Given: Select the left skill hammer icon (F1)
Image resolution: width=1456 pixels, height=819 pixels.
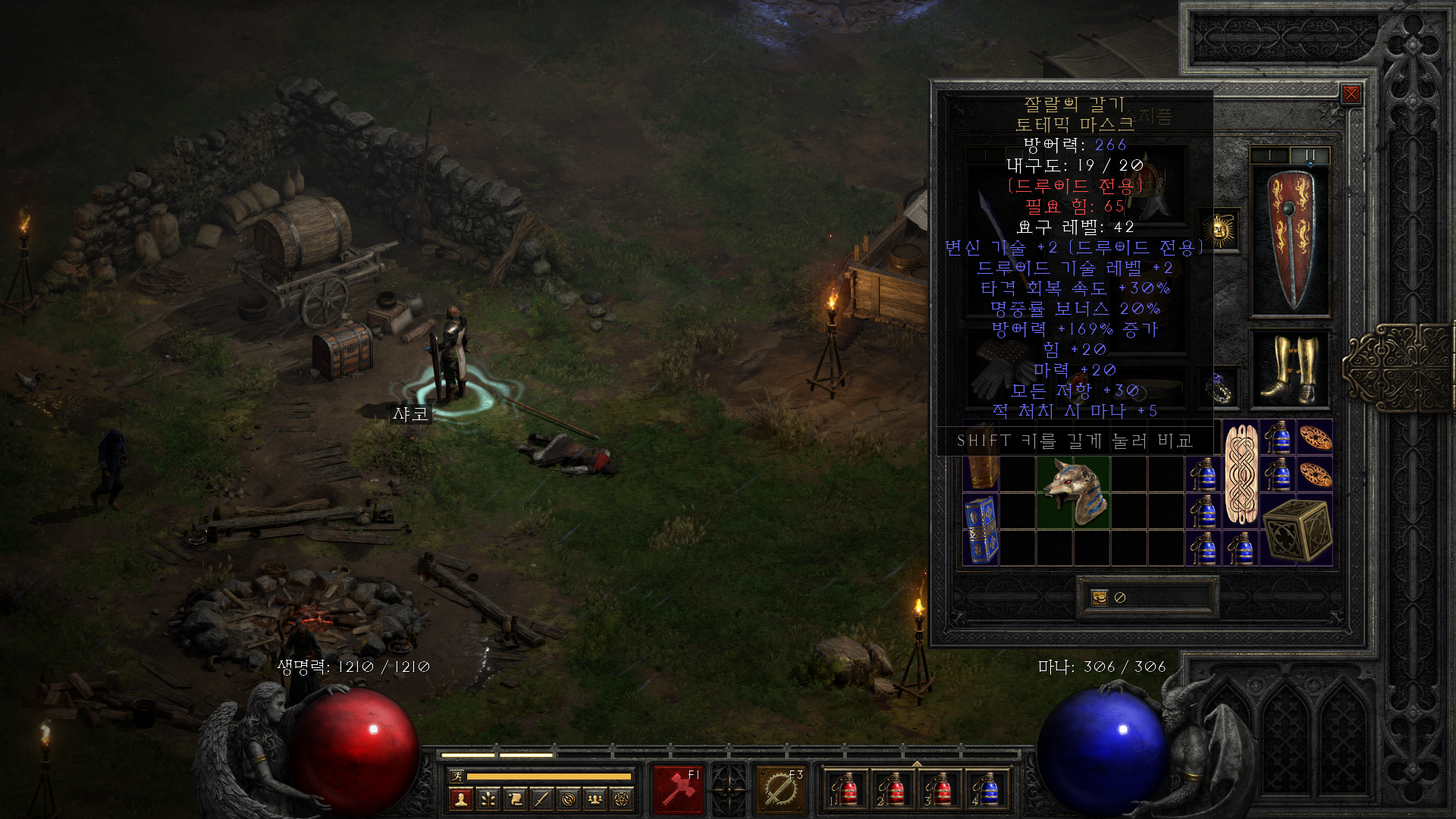Looking at the screenshot, I should pos(678,790).
